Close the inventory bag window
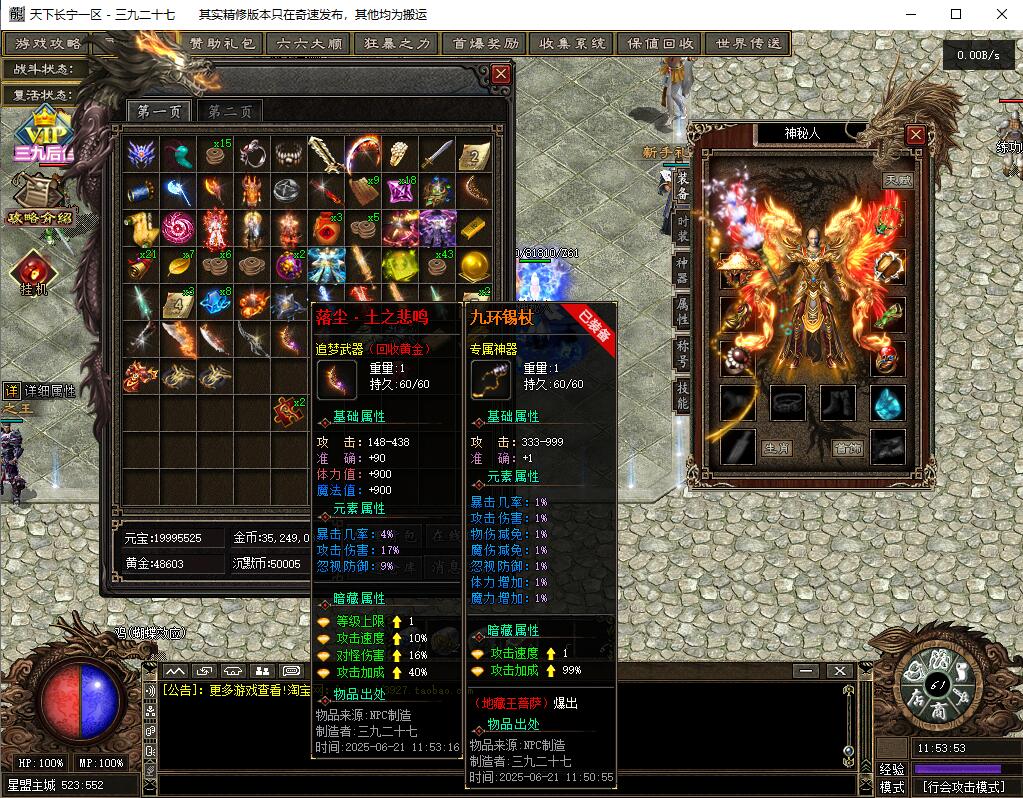 coord(501,74)
